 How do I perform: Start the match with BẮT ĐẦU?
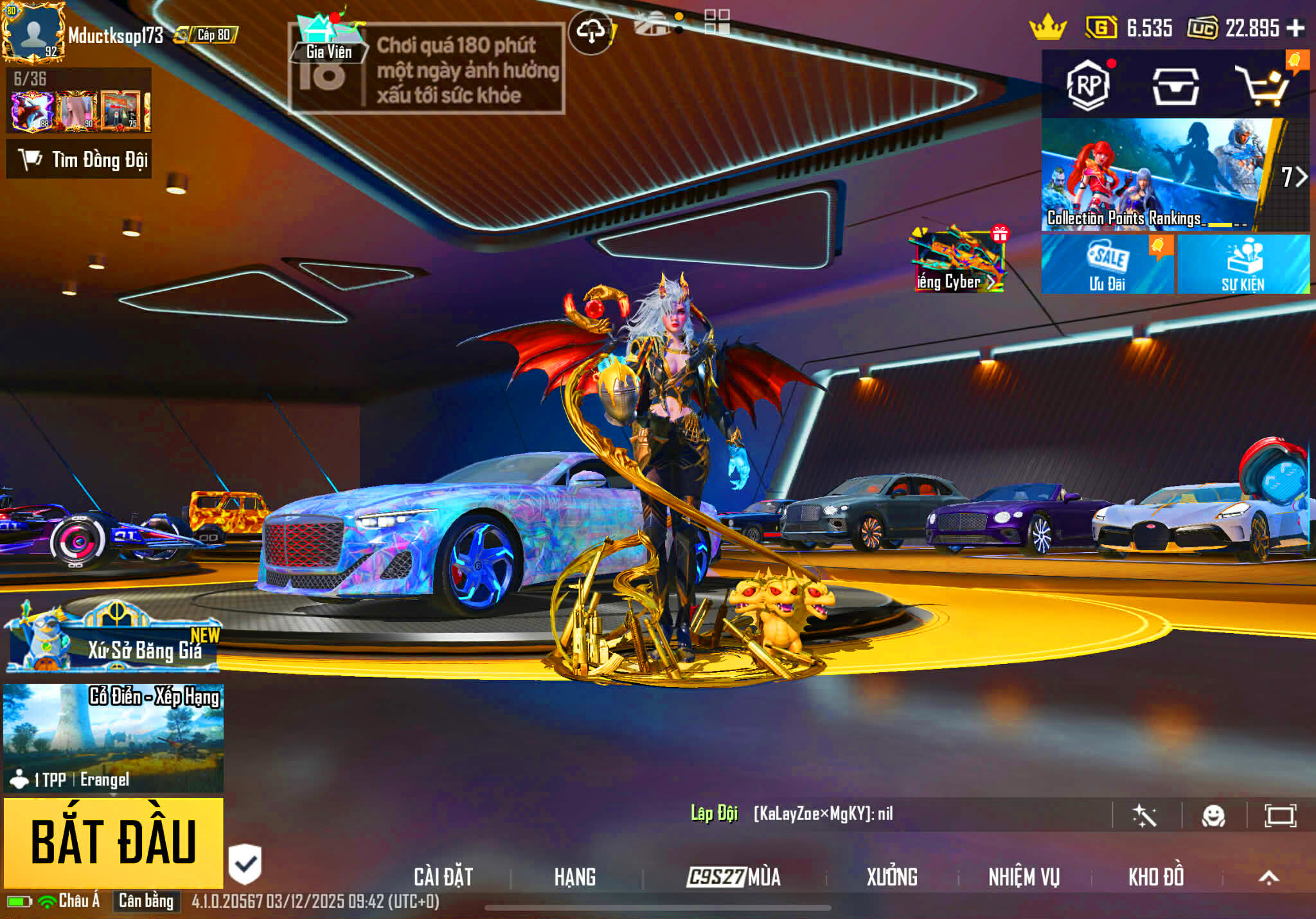click(x=113, y=842)
